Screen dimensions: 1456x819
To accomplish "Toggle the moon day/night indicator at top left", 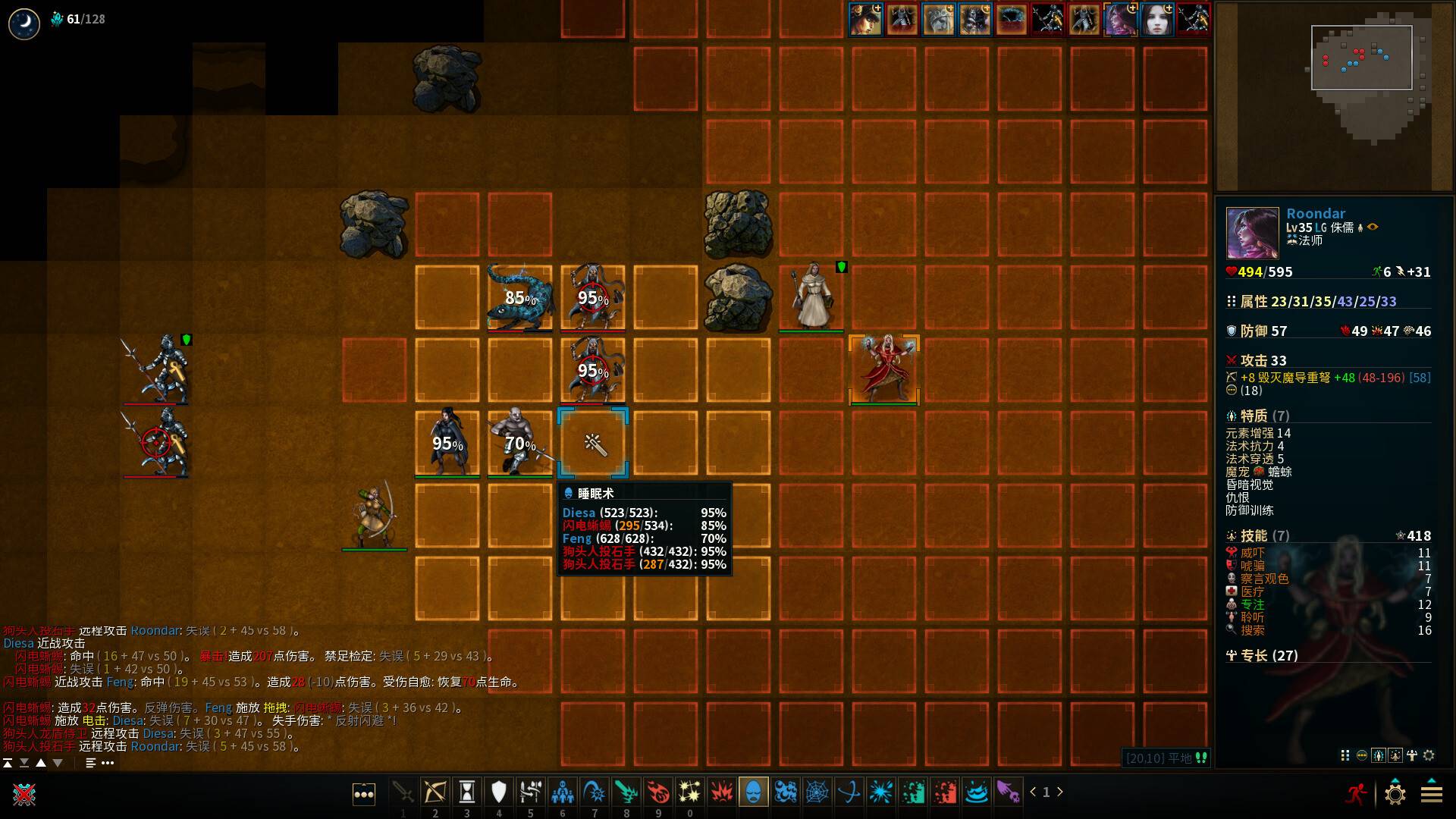I will click(23, 23).
